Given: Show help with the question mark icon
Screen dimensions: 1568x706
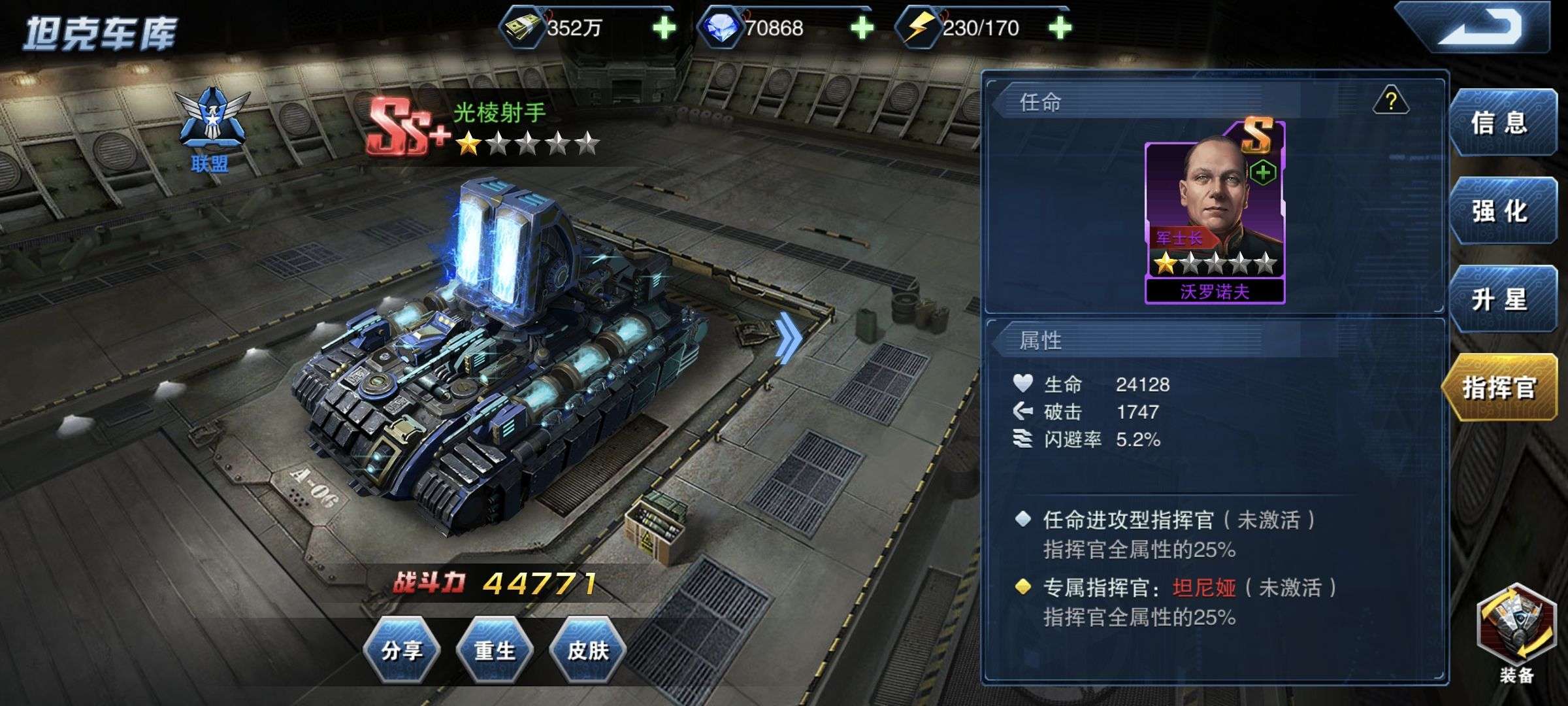Looking at the screenshot, I should (1391, 101).
